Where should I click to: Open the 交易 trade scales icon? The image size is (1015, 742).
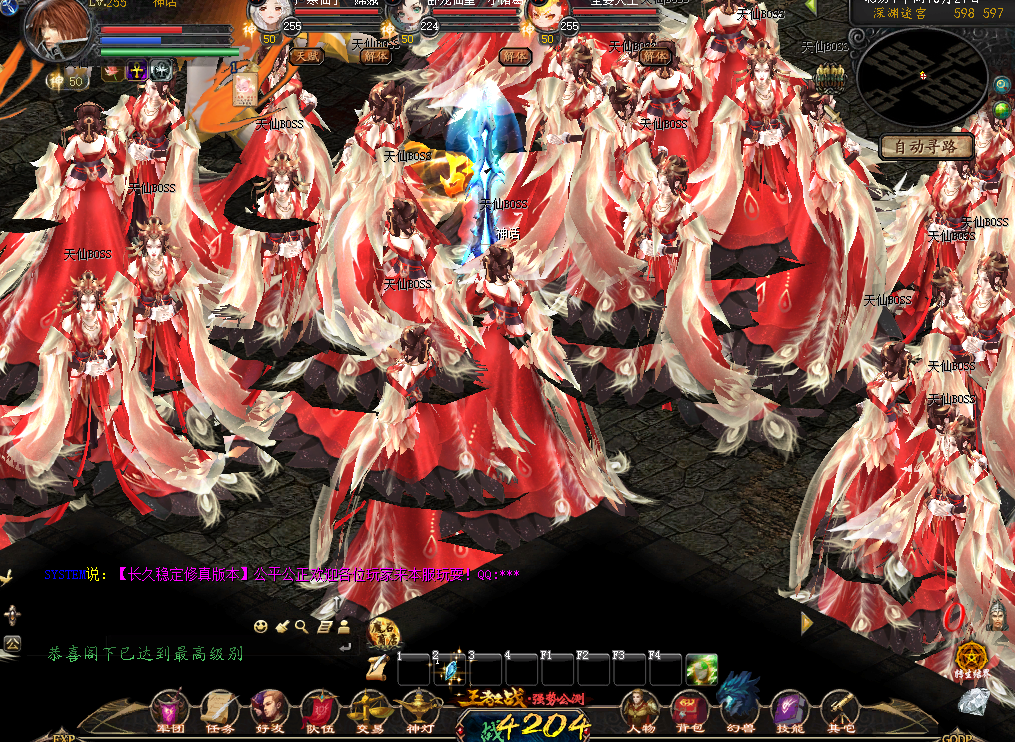pos(371,709)
